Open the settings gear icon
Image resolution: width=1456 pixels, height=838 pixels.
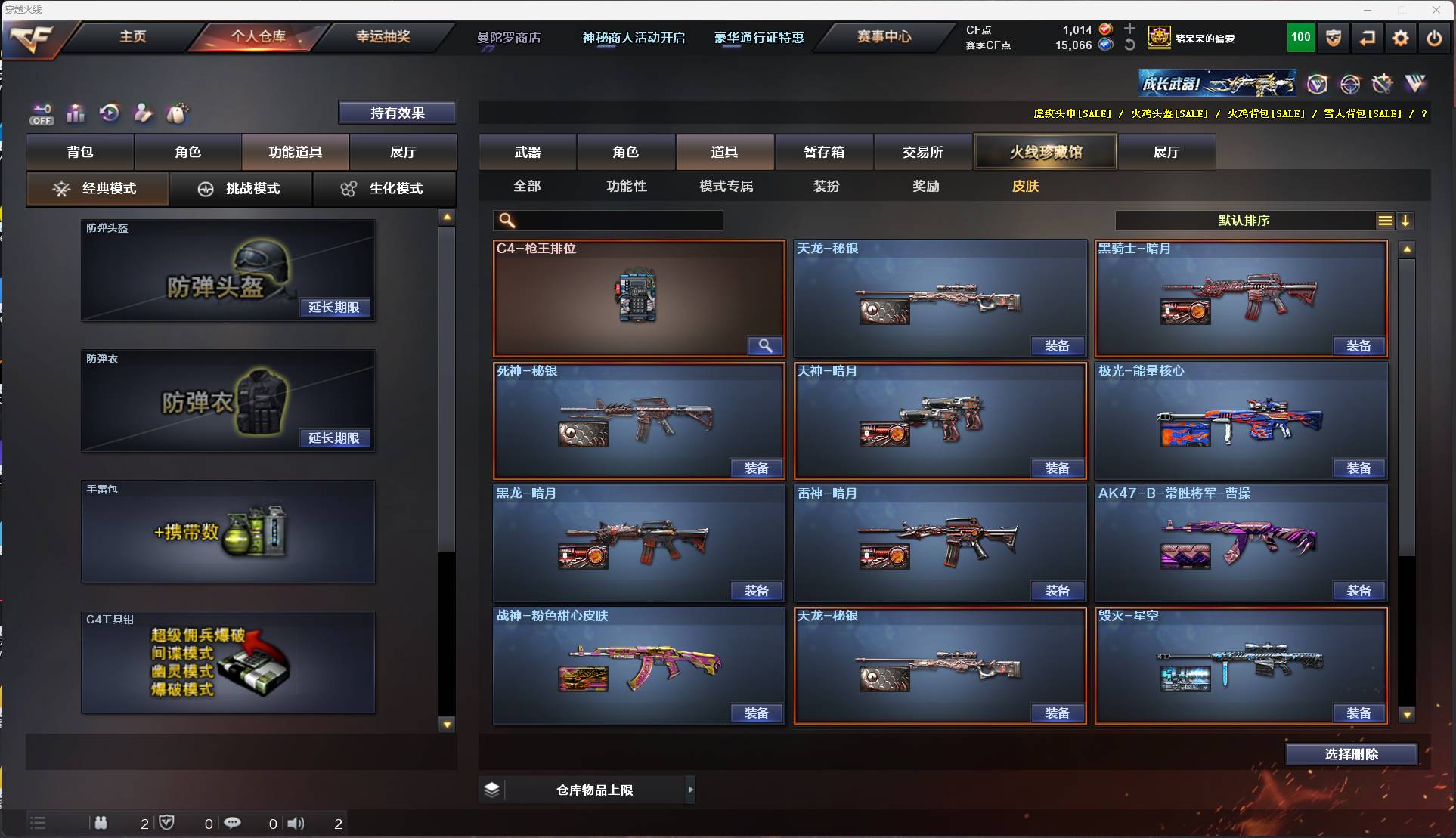tap(1401, 38)
